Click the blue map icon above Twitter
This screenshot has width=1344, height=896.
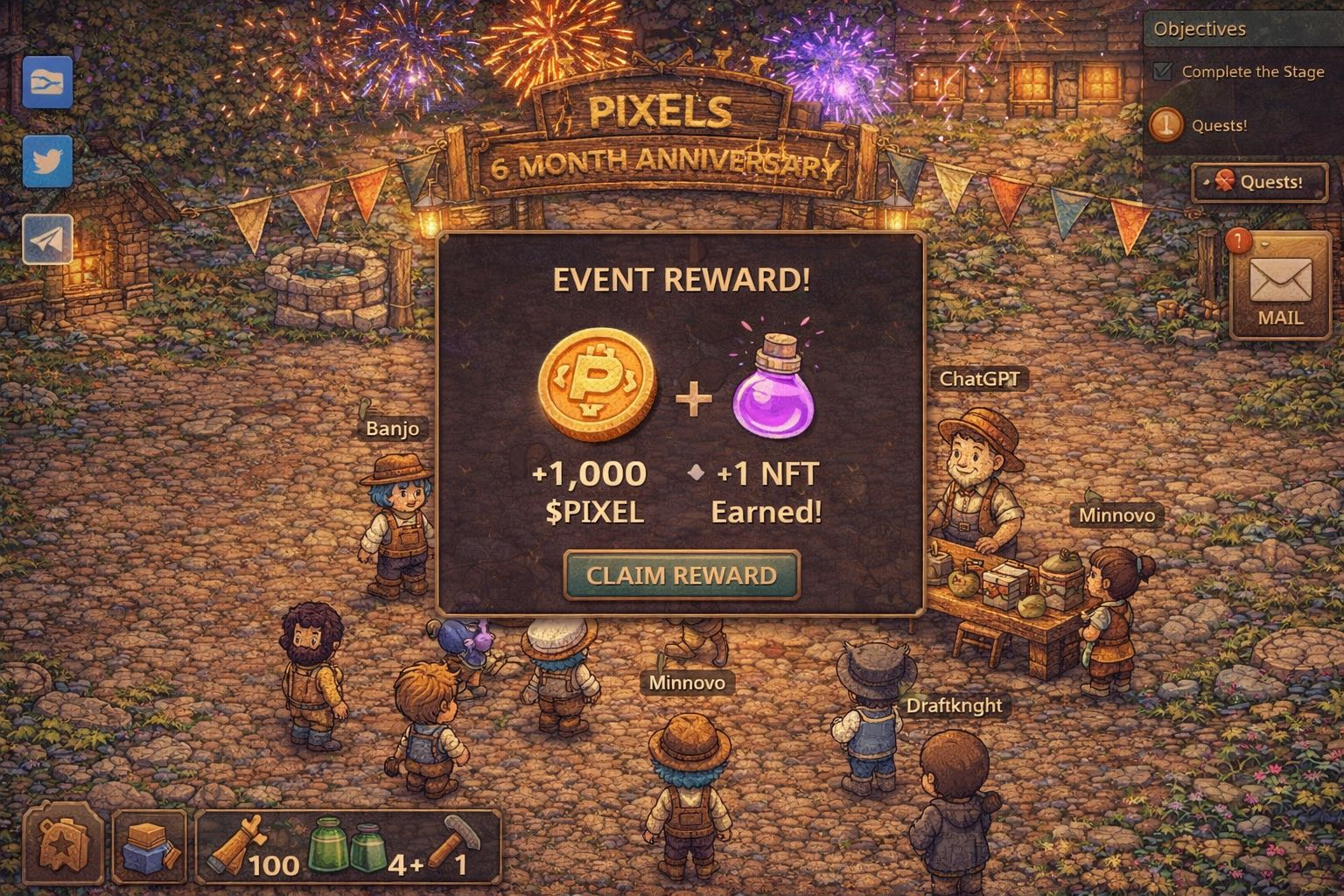click(x=47, y=82)
